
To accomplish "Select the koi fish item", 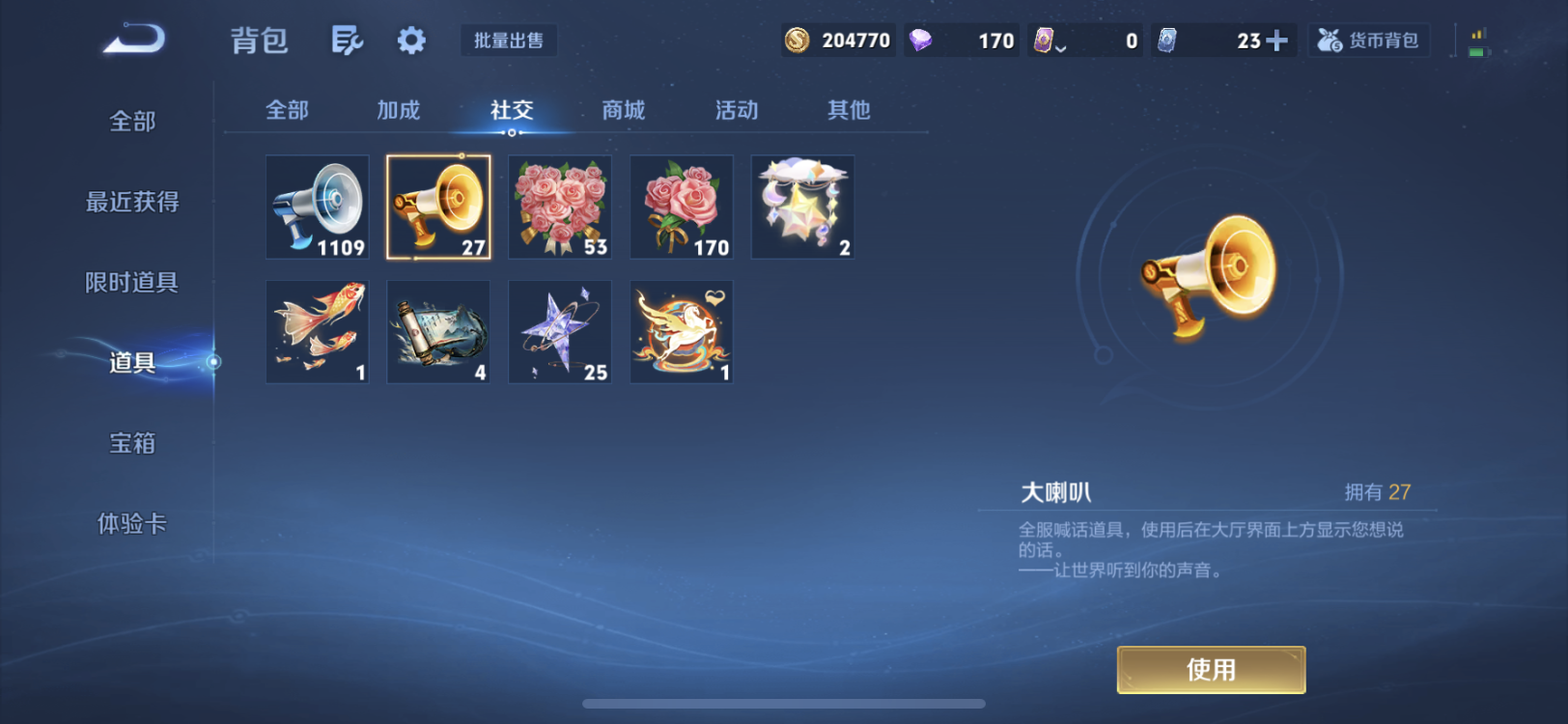I will (x=316, y=331).
